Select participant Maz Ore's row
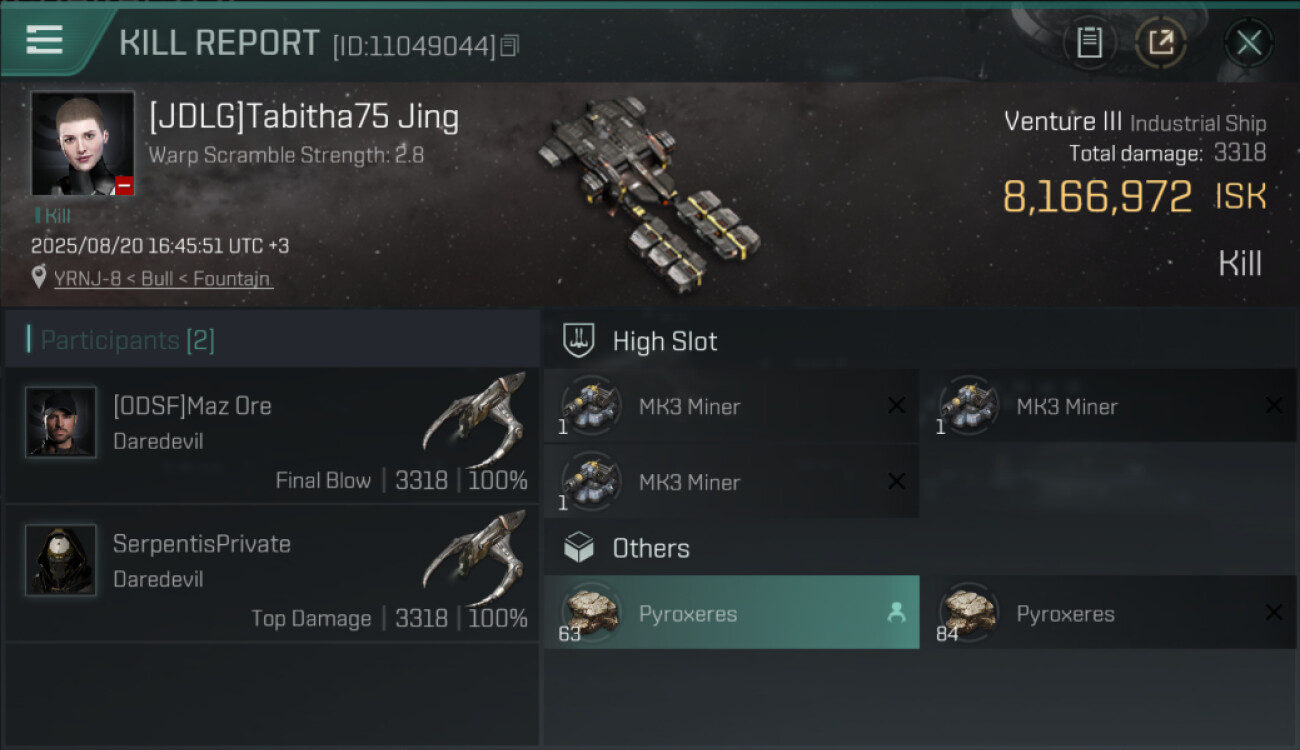 (271, 435)
